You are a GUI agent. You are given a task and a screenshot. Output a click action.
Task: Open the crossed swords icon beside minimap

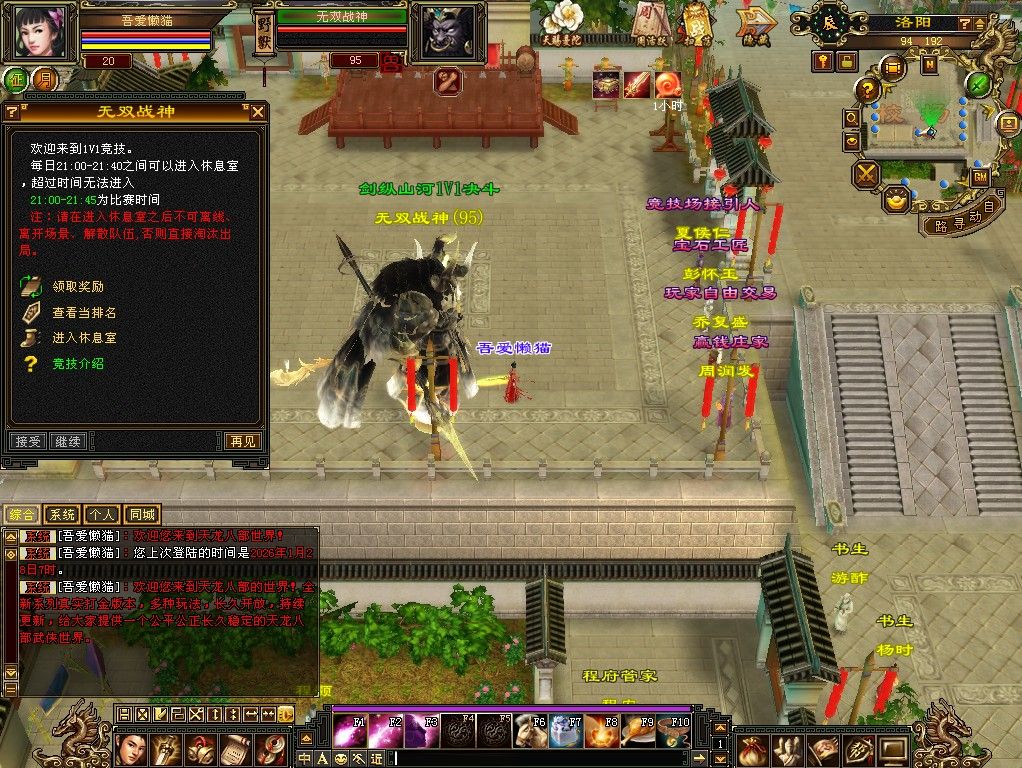[x=865, y=175]
